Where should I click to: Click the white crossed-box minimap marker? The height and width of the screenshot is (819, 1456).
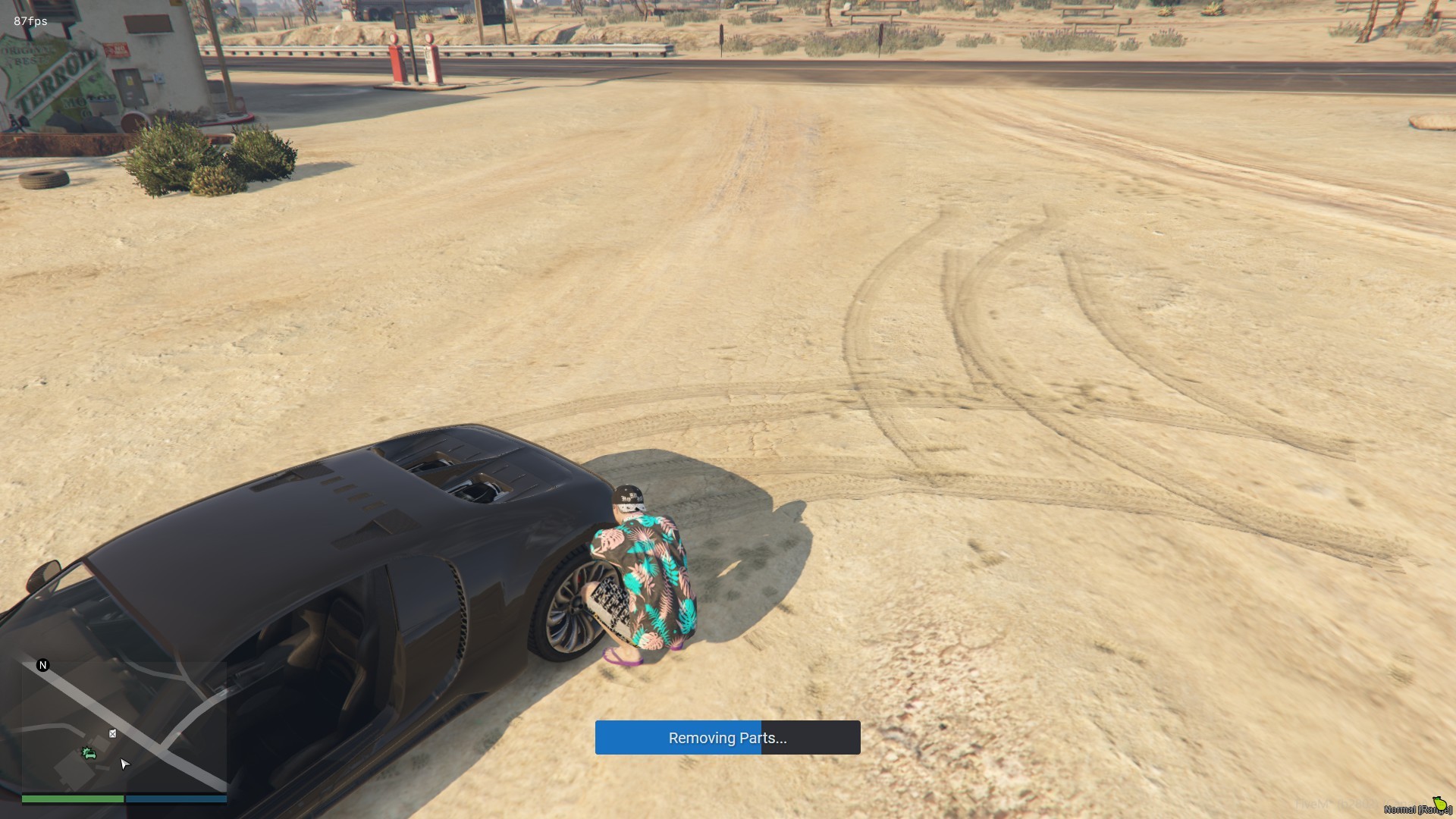coord(112,733)
